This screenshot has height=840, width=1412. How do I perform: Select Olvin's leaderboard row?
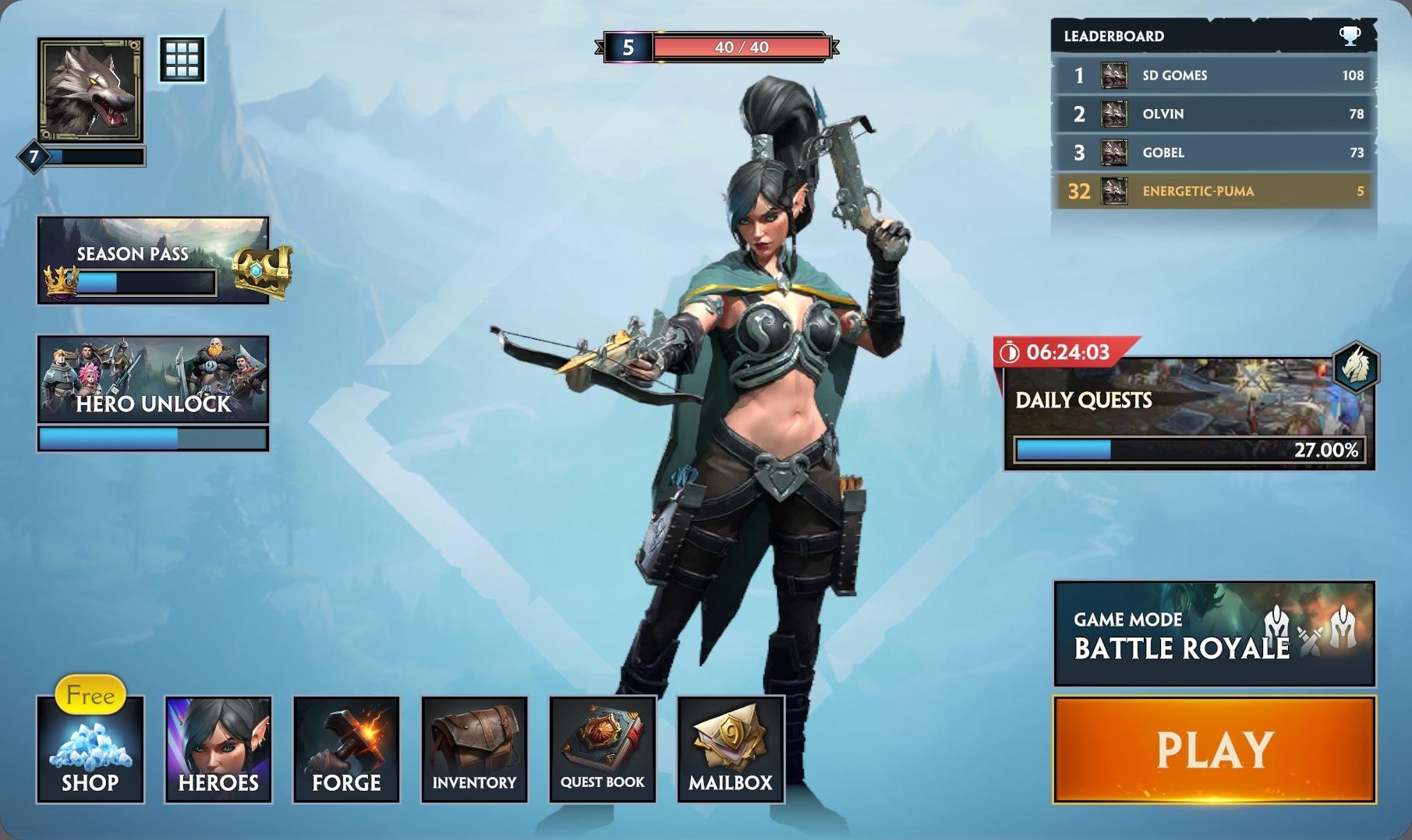click(x=1214, y=114)
